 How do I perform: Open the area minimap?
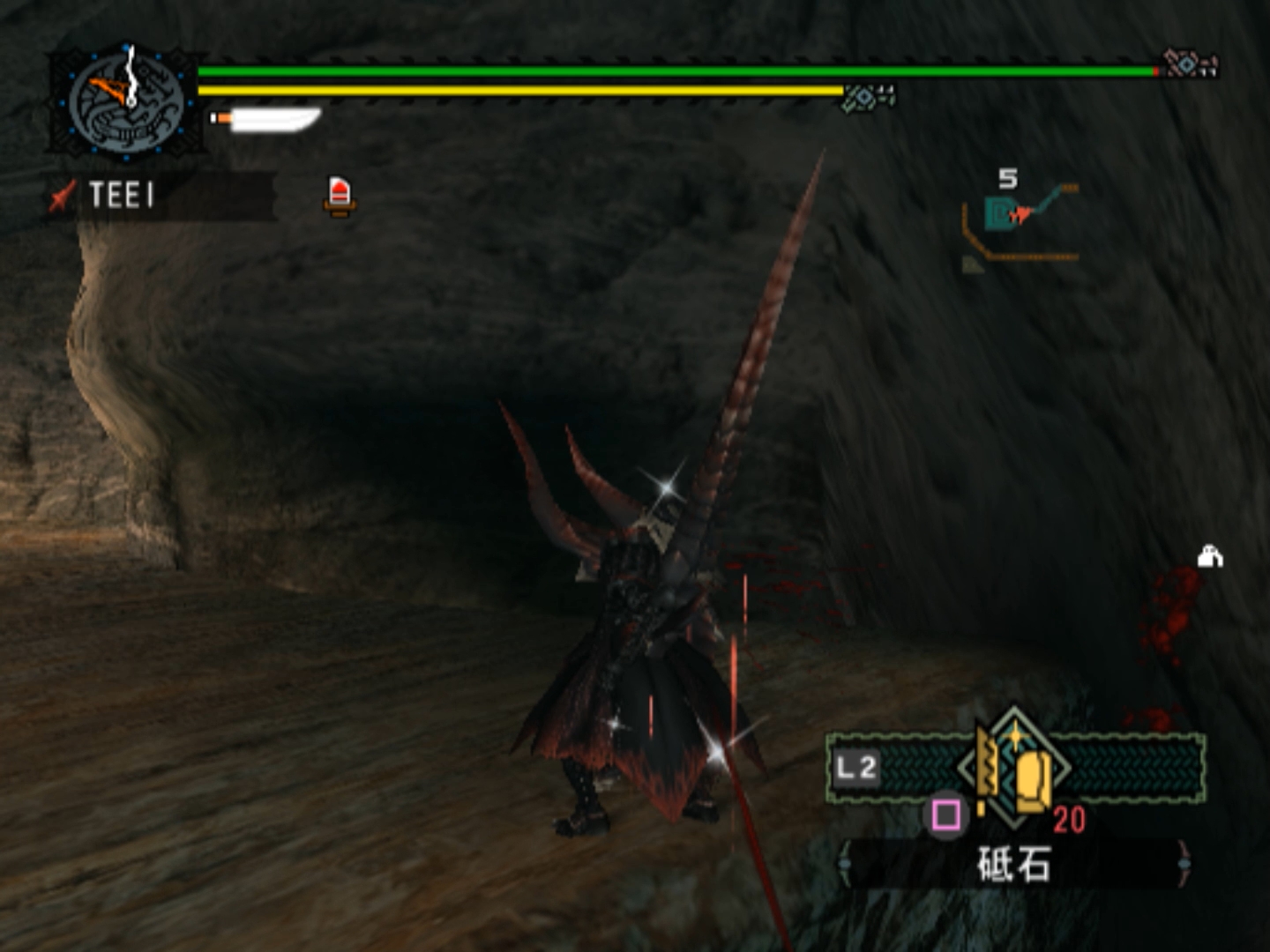coord(1020,220)
